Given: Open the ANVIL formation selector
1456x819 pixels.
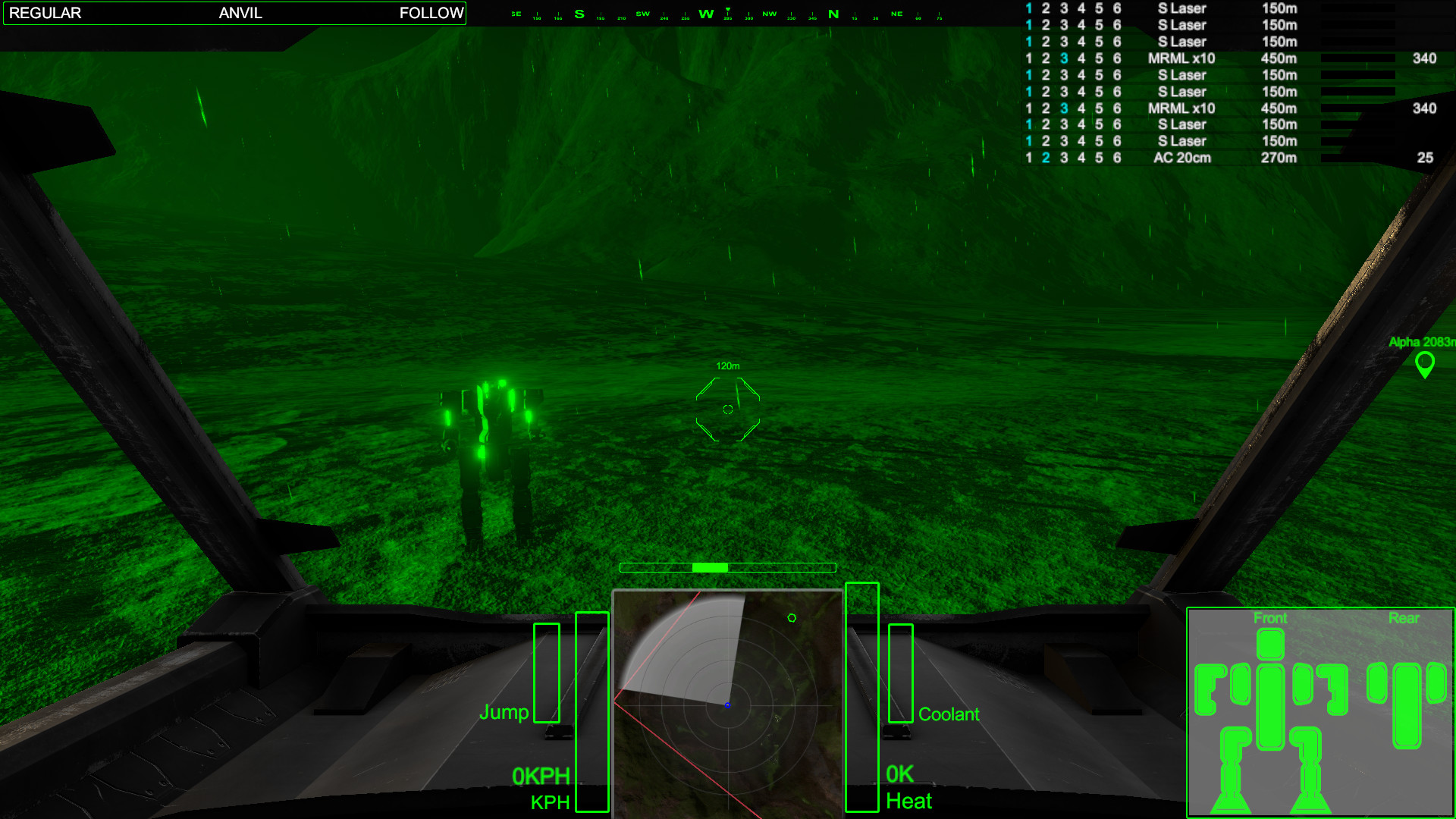Looking at the screenshot, I should [240, 13].
